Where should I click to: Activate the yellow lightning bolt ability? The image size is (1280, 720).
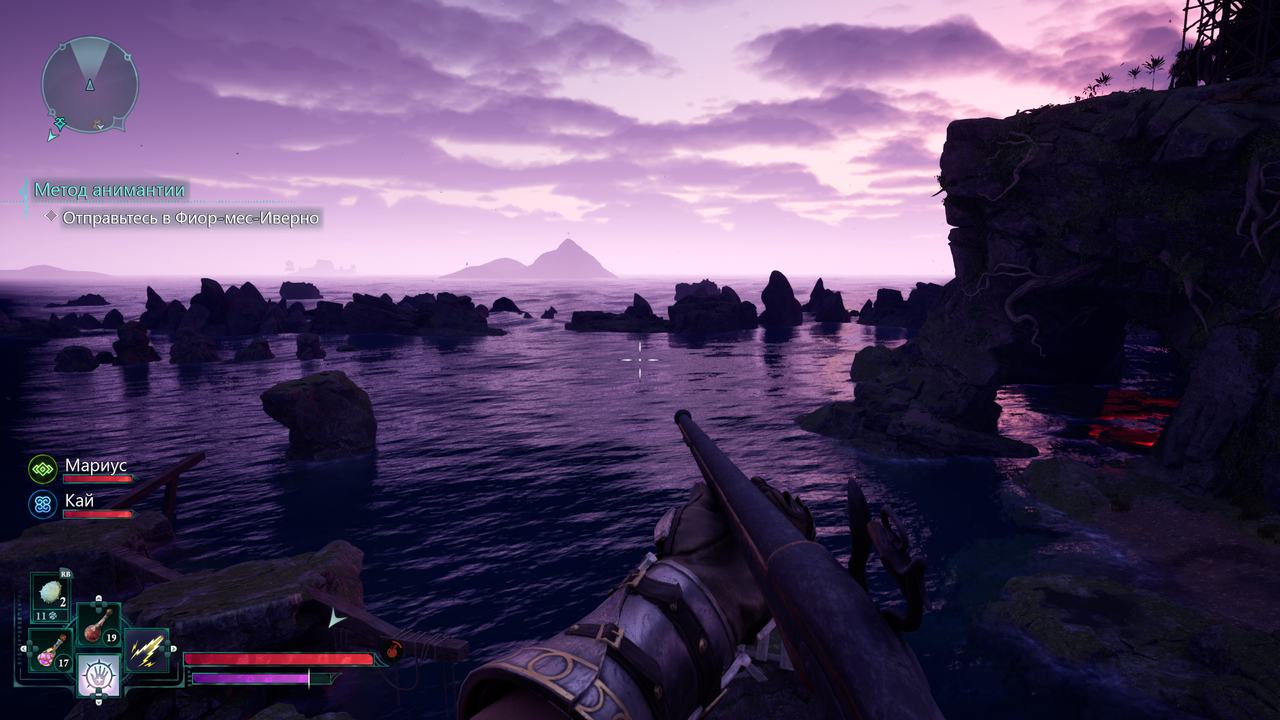(147, 651)
